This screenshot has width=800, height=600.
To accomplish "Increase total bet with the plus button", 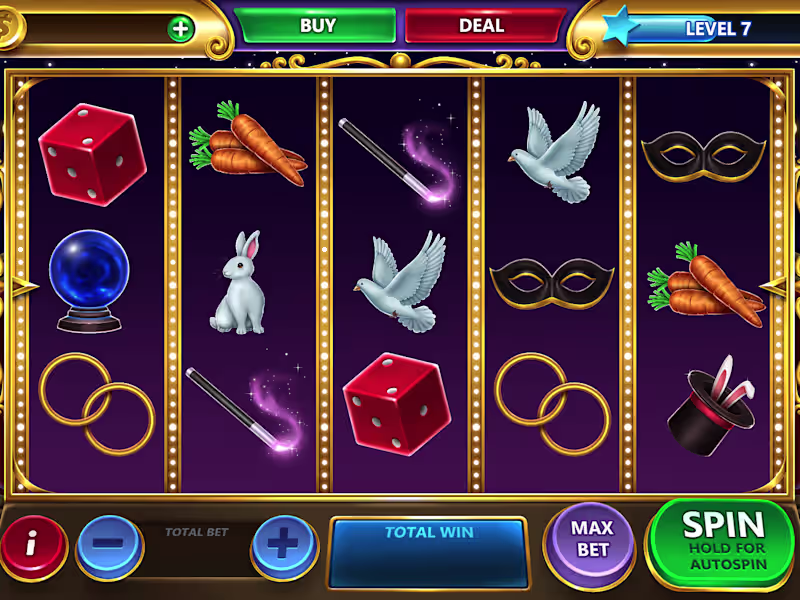I will pos(284,545).
